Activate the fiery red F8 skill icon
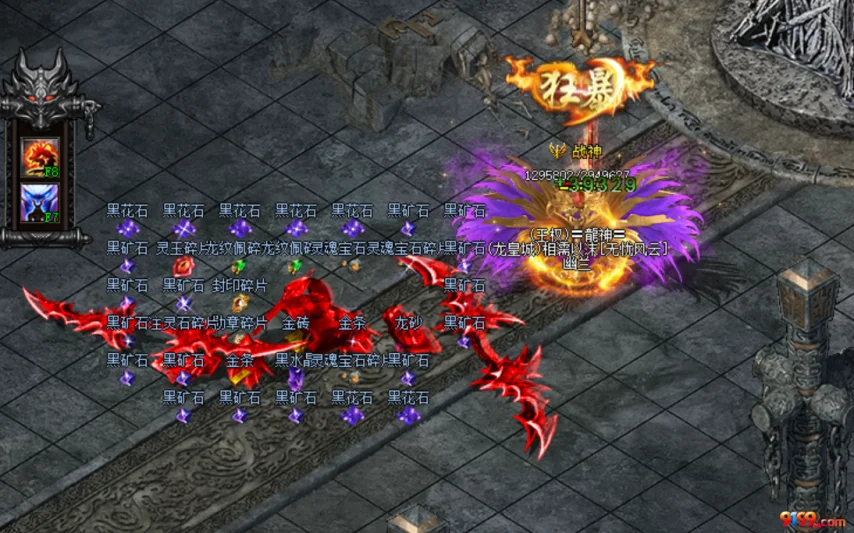 pos(40,157)
